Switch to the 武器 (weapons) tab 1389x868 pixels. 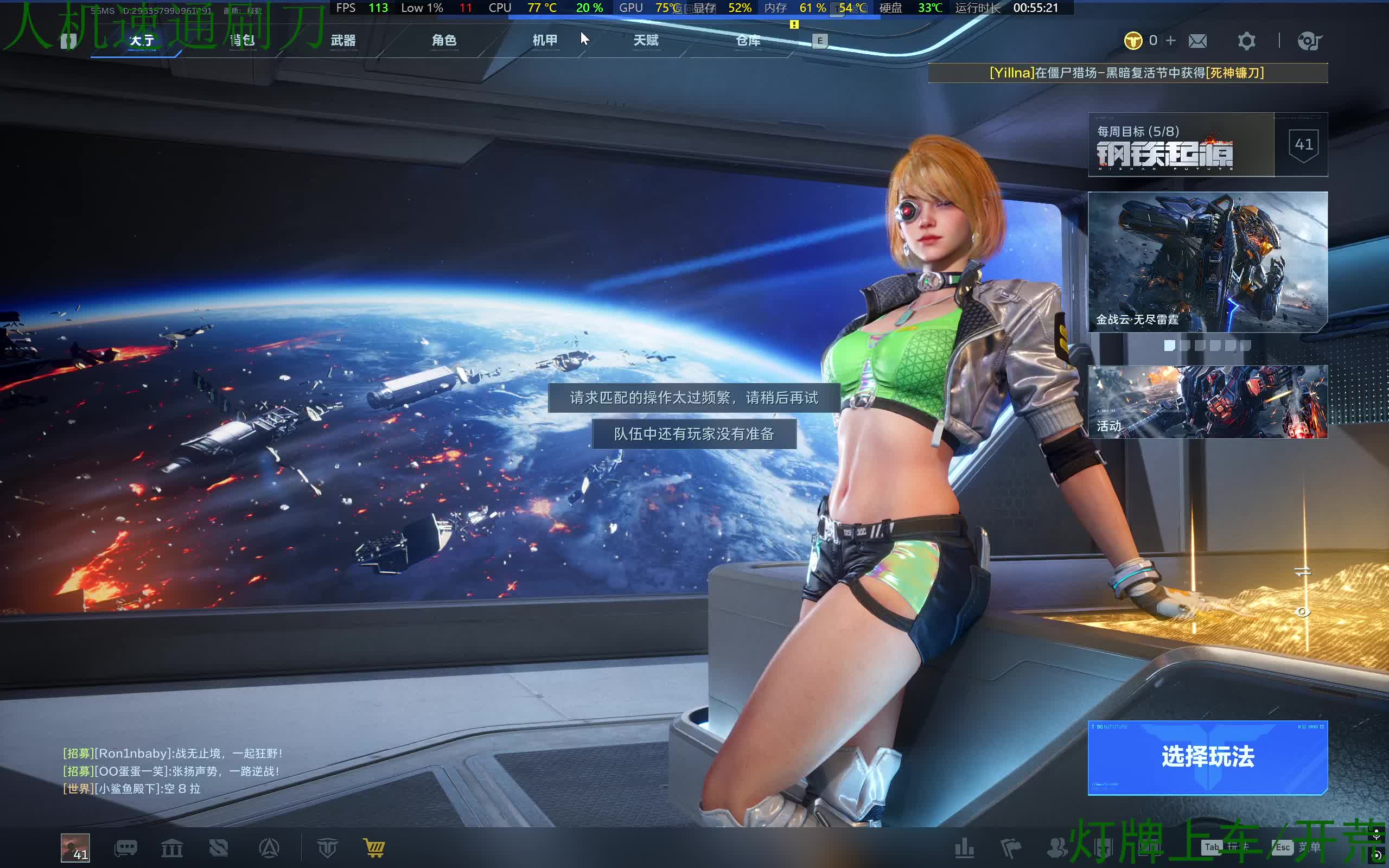point(343,40)
